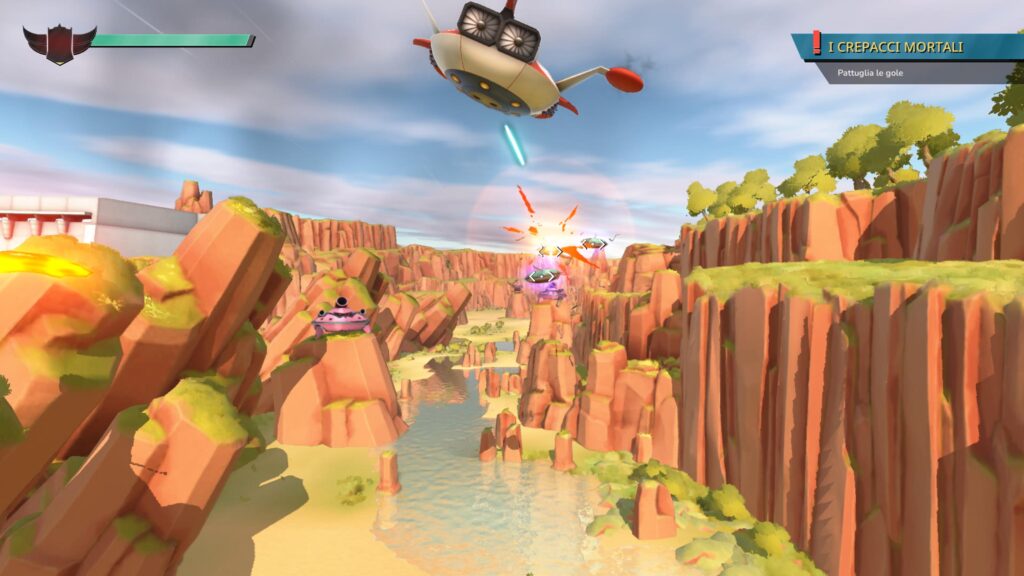Click the winged shield emblem icon

point(59,43)
